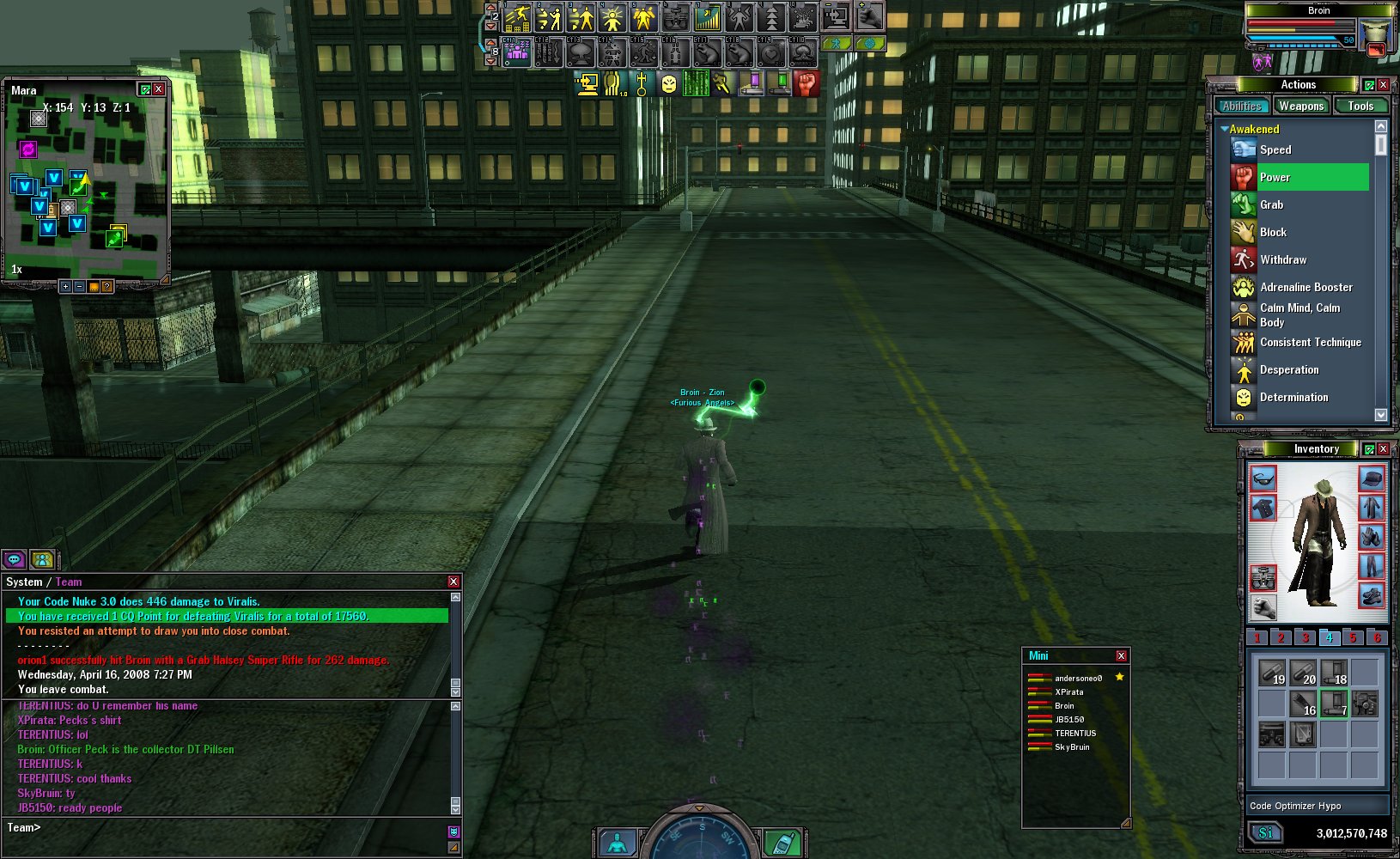Close the Inventory window
The width and height of the screenshot is (1400, 859).
(1383, 449)
